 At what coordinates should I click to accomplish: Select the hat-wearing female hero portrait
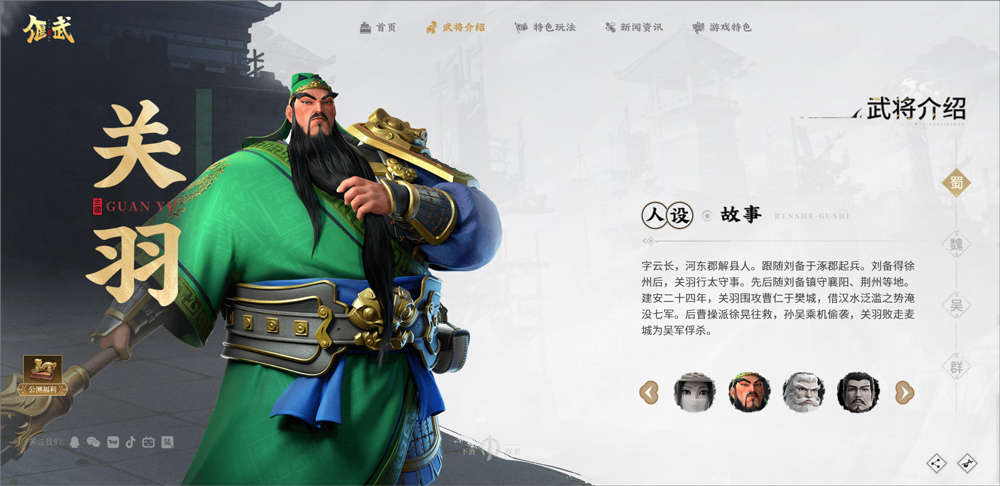tap(694, 392)
